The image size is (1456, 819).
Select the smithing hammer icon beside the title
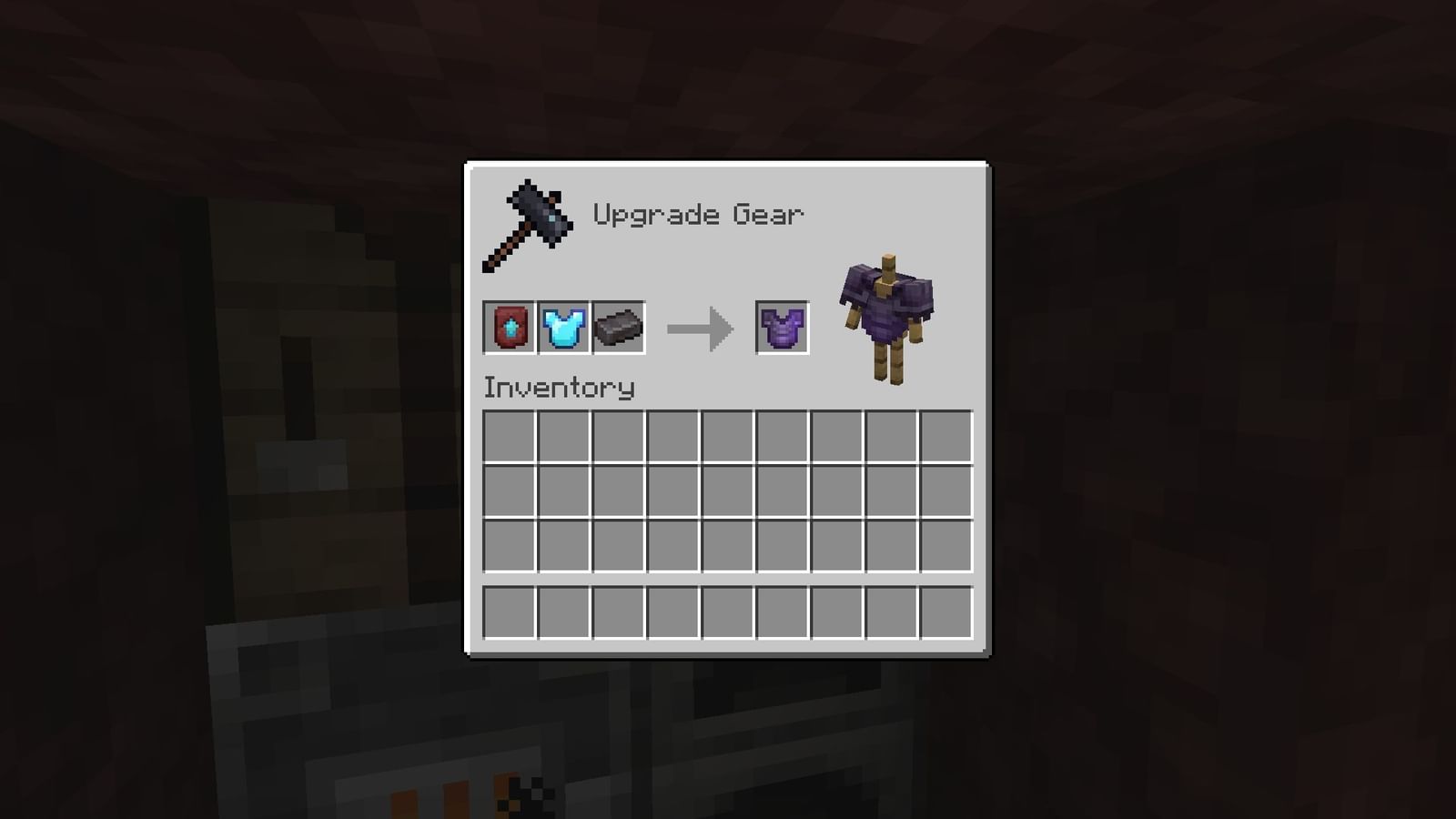[x=528, y=223]
